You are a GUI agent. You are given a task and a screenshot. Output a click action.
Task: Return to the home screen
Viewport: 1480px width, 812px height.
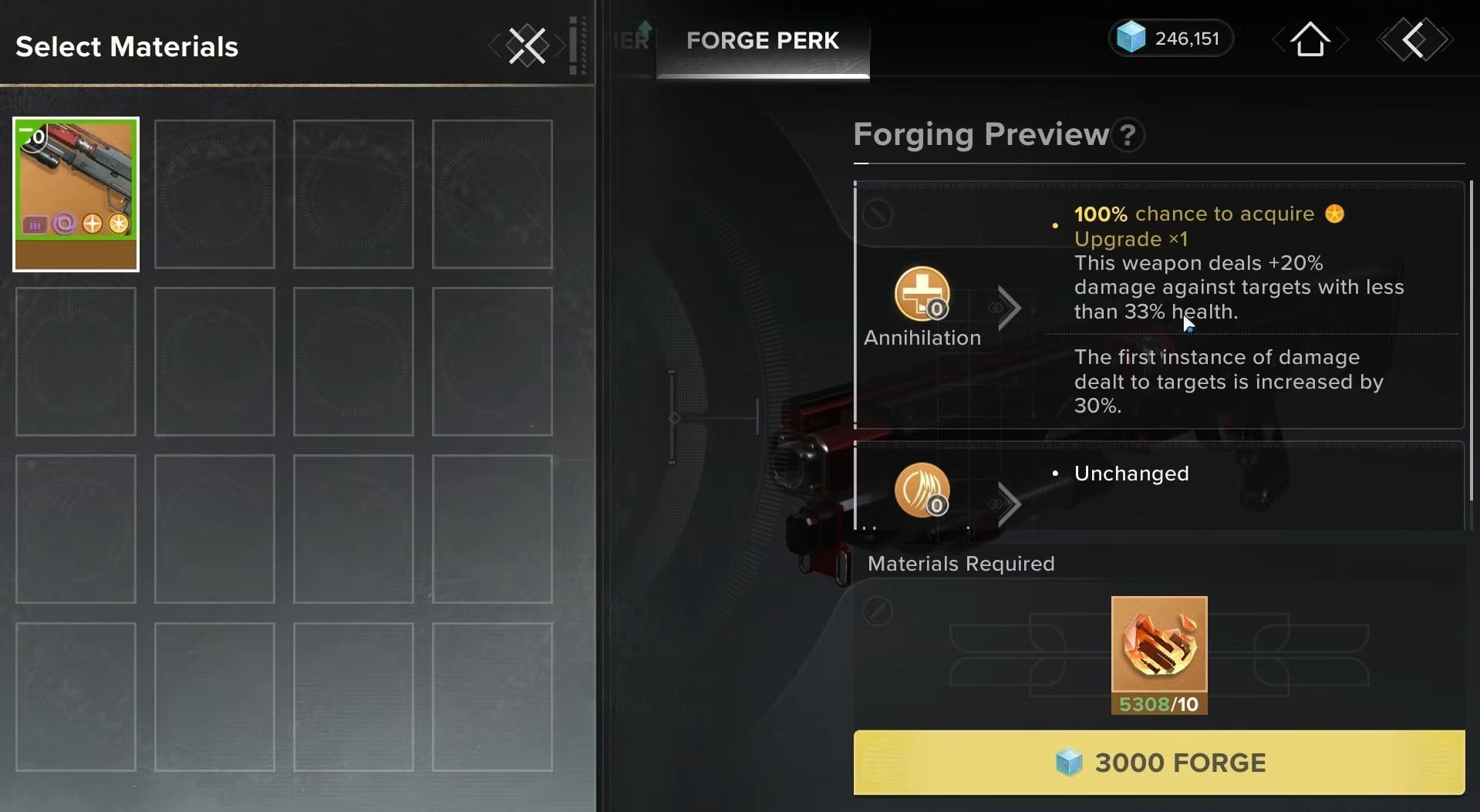tap(1310, 39)
